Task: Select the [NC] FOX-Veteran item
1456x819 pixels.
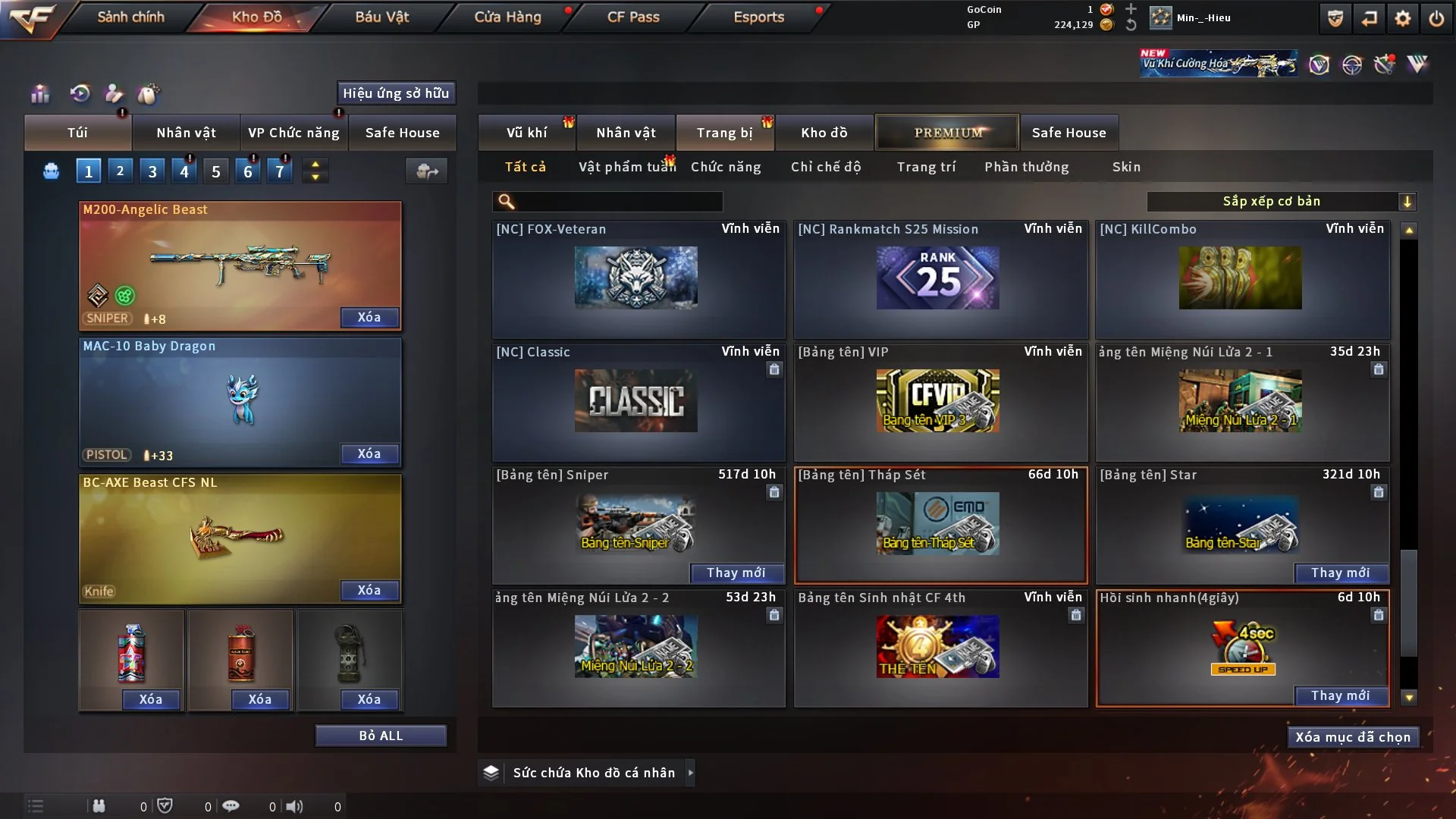Action: (638, 278)
